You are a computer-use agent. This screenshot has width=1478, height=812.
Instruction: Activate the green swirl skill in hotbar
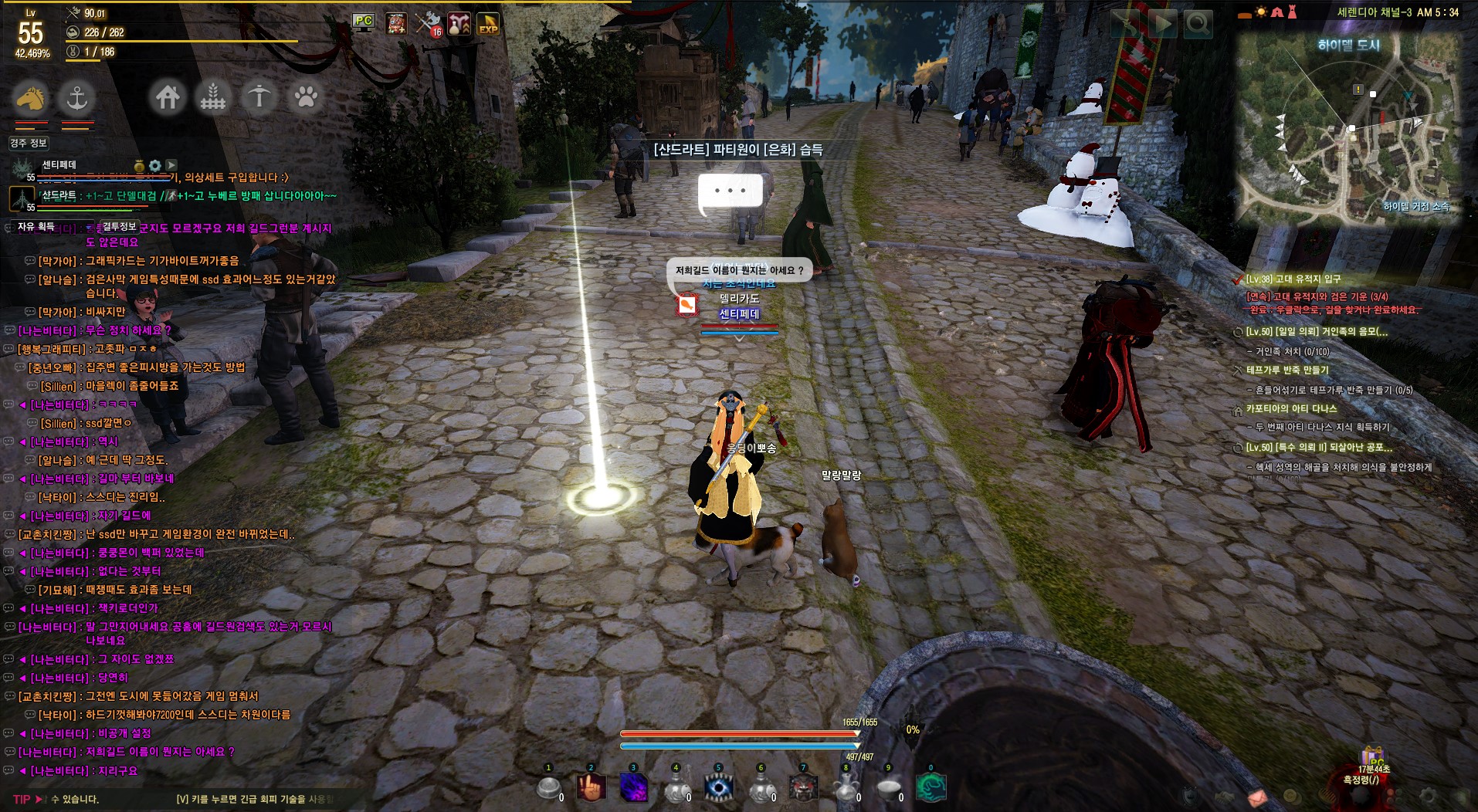[x=931, y=788]
